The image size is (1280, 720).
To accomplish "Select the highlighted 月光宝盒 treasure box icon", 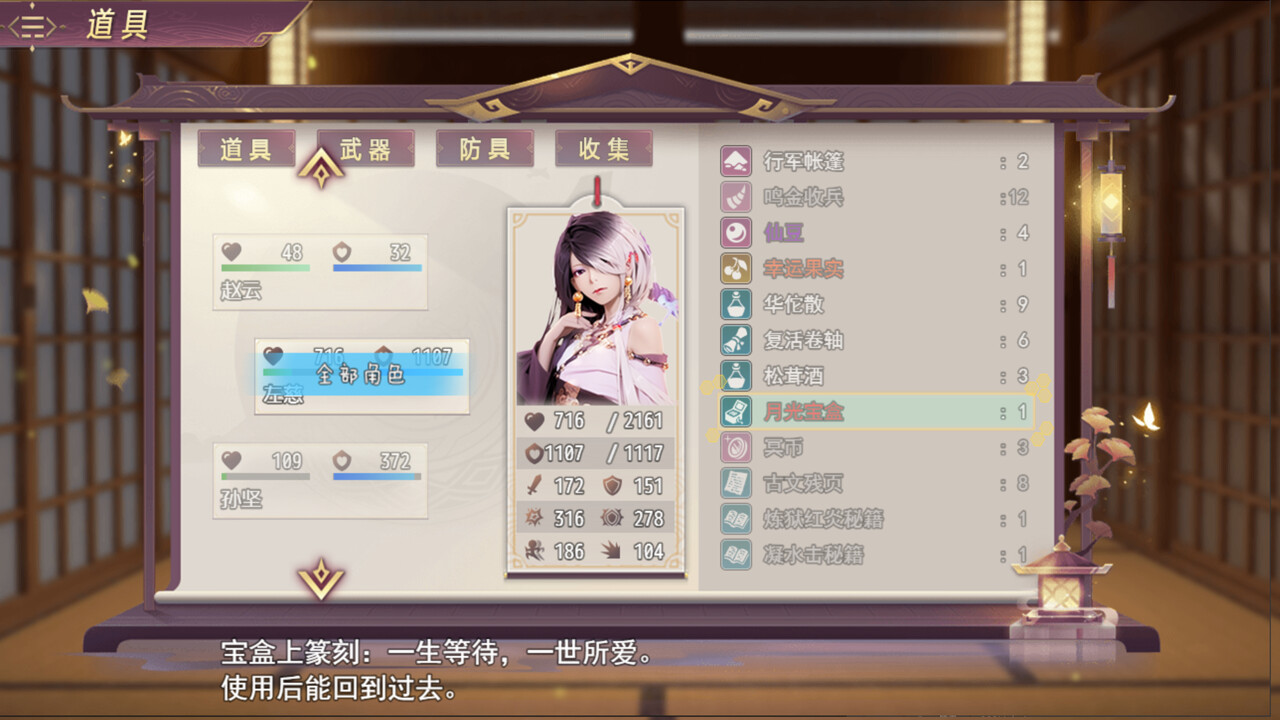I will tap(737, 413).
